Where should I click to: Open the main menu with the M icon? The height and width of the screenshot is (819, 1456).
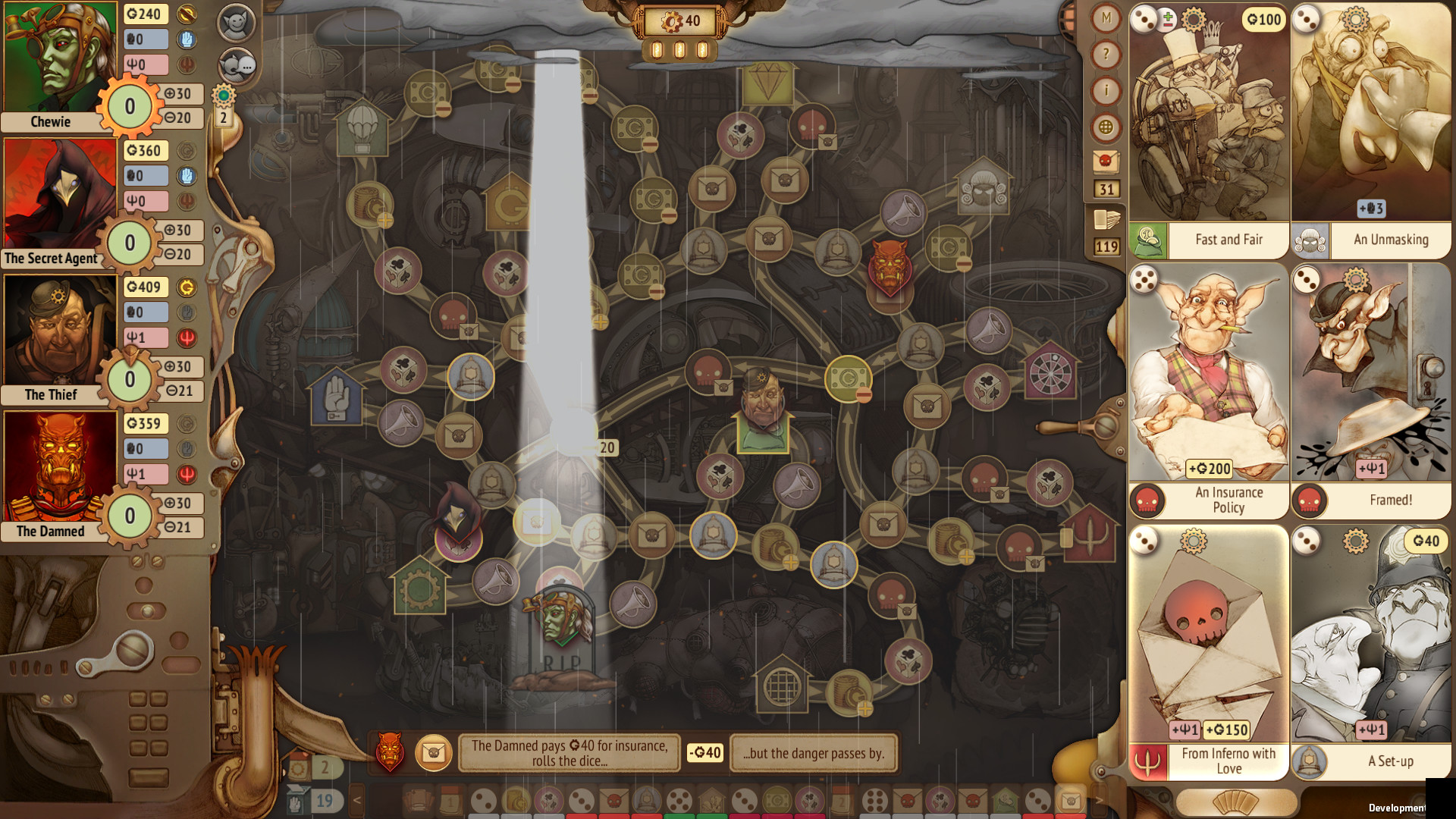1106,17
